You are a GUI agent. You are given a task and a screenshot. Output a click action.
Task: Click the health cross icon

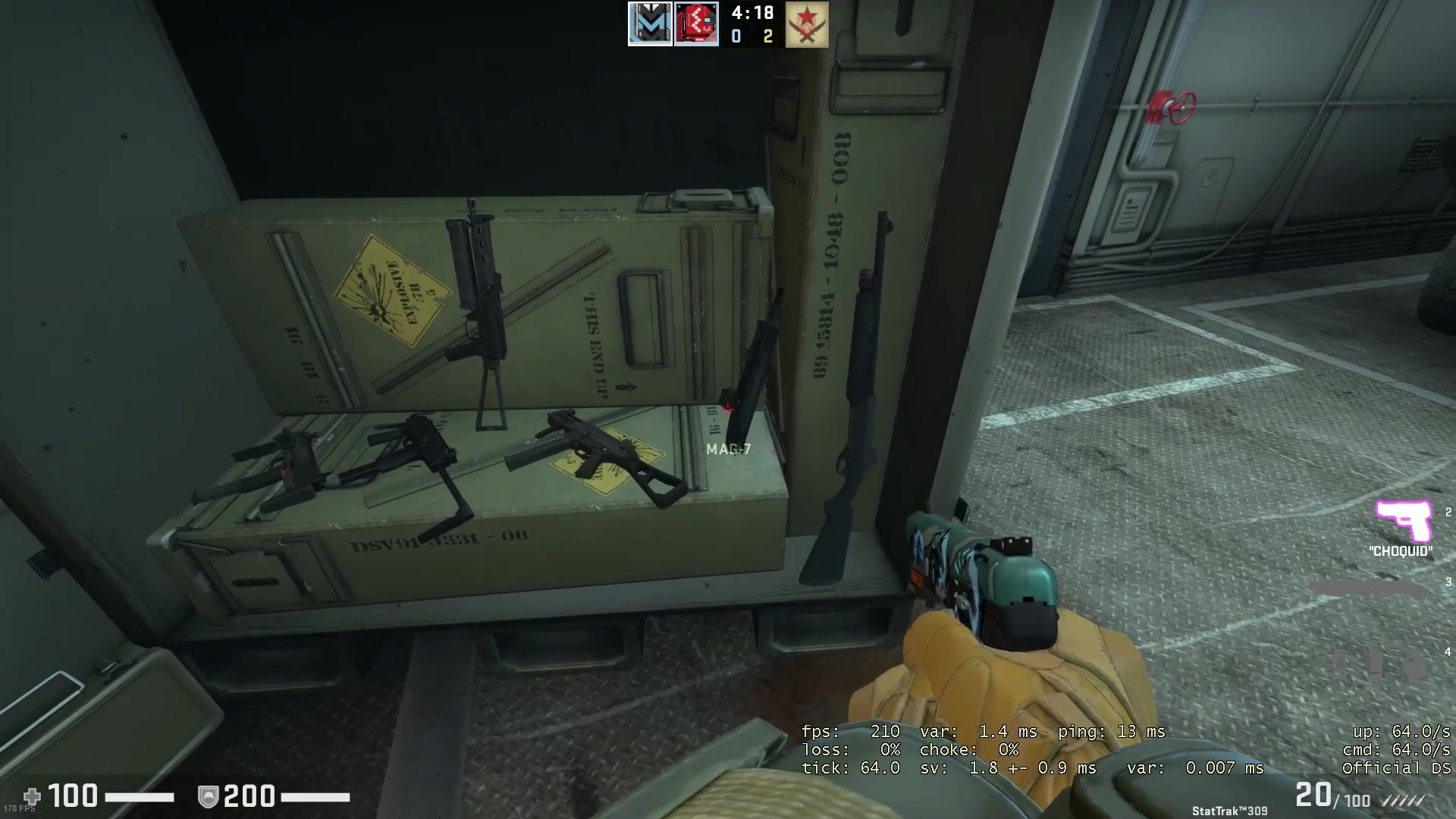[x=33, y=796]
